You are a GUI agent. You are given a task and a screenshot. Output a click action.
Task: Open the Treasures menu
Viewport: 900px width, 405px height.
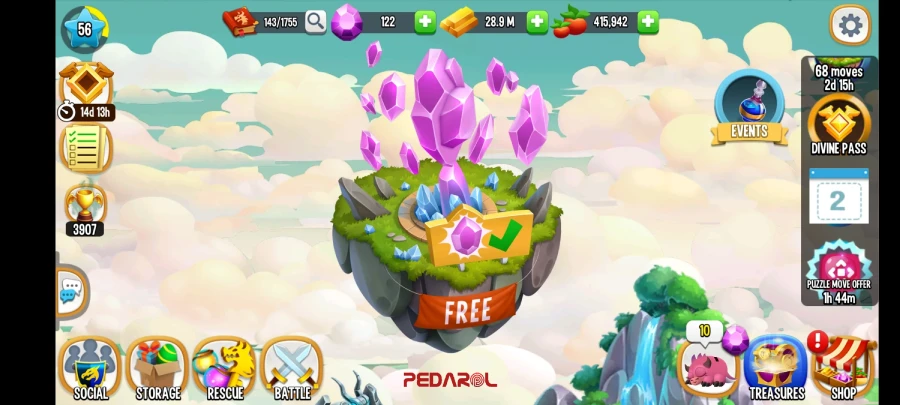(776, 367)
